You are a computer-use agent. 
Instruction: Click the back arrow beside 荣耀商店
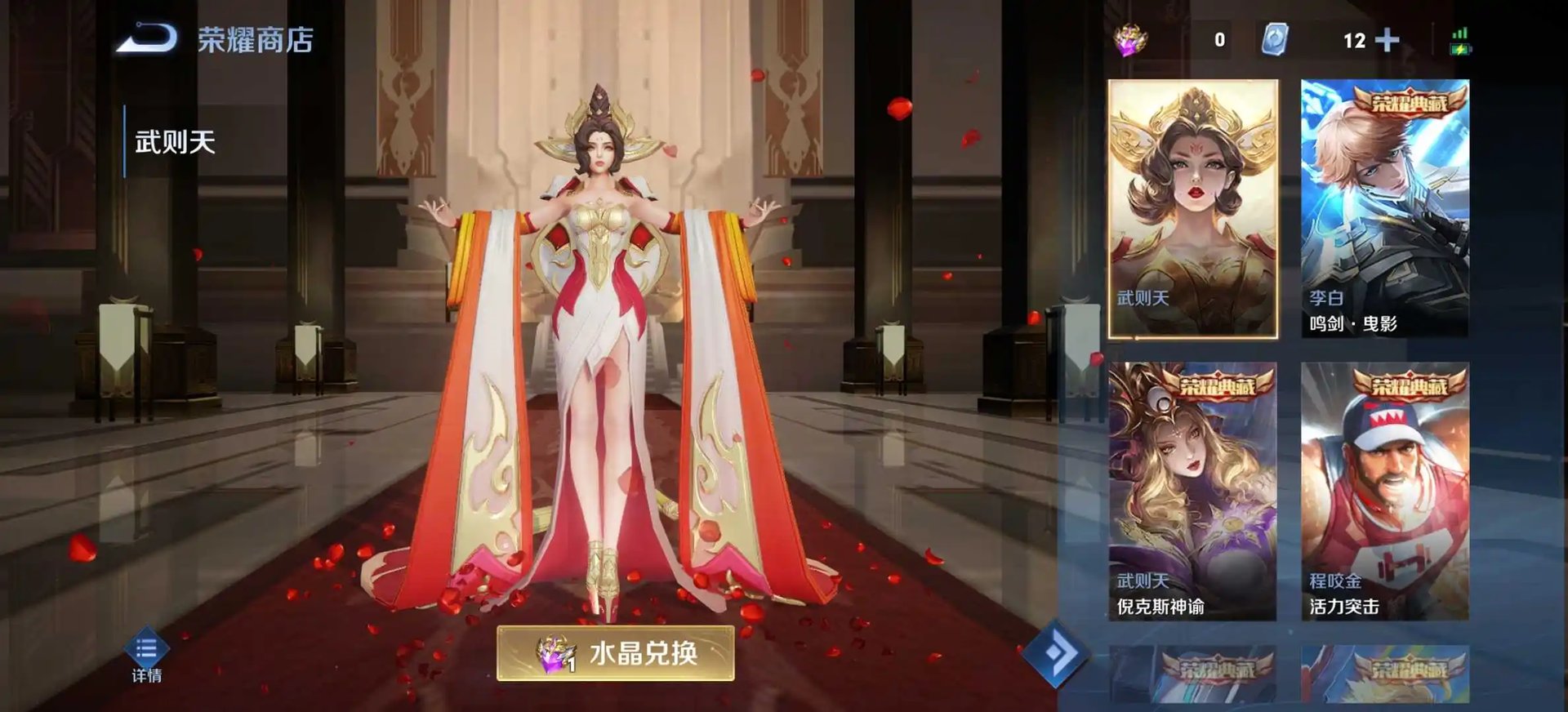(x=151, y=35)
